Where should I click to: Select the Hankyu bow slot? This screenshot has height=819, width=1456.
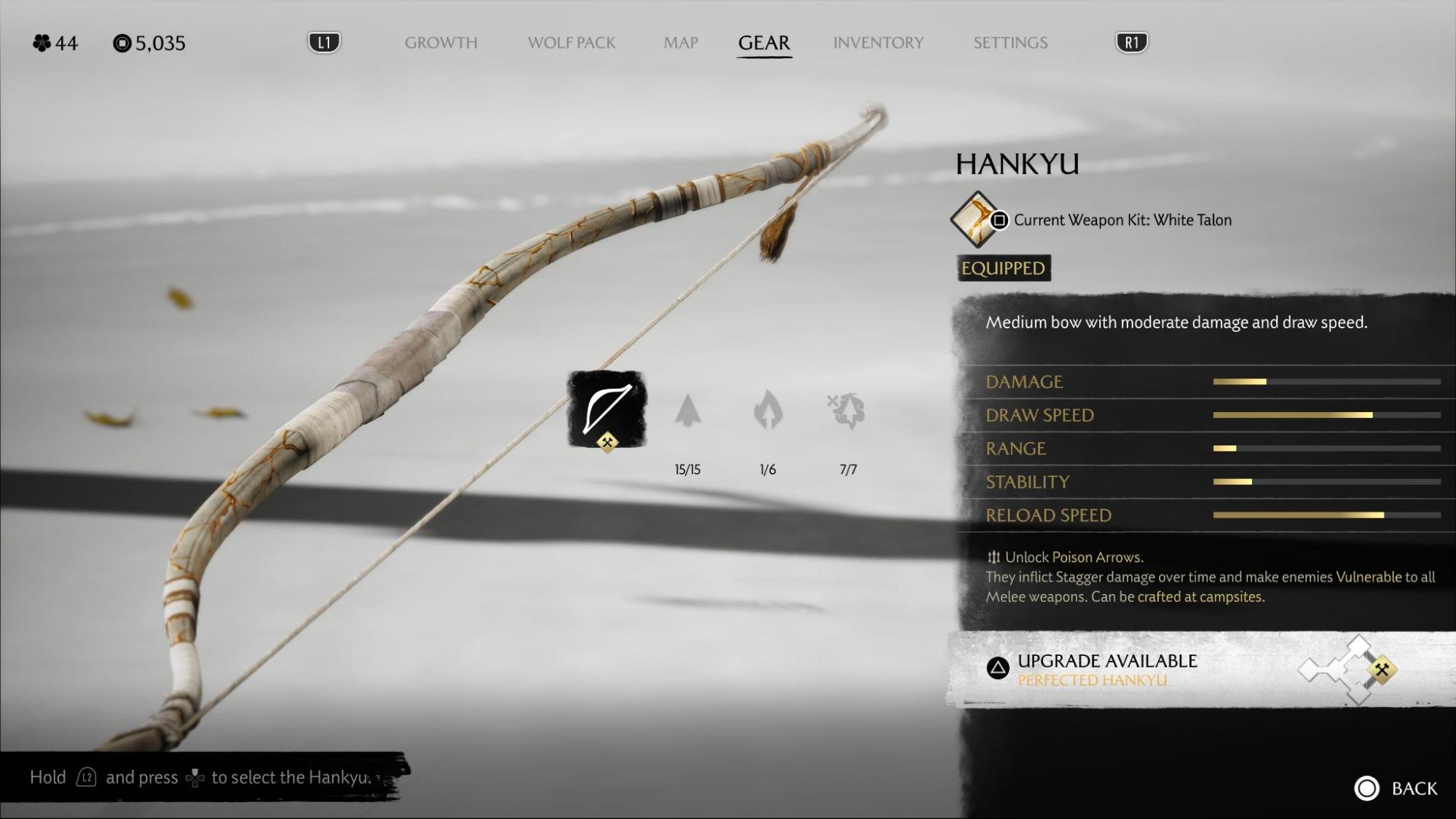coord(607,409)
